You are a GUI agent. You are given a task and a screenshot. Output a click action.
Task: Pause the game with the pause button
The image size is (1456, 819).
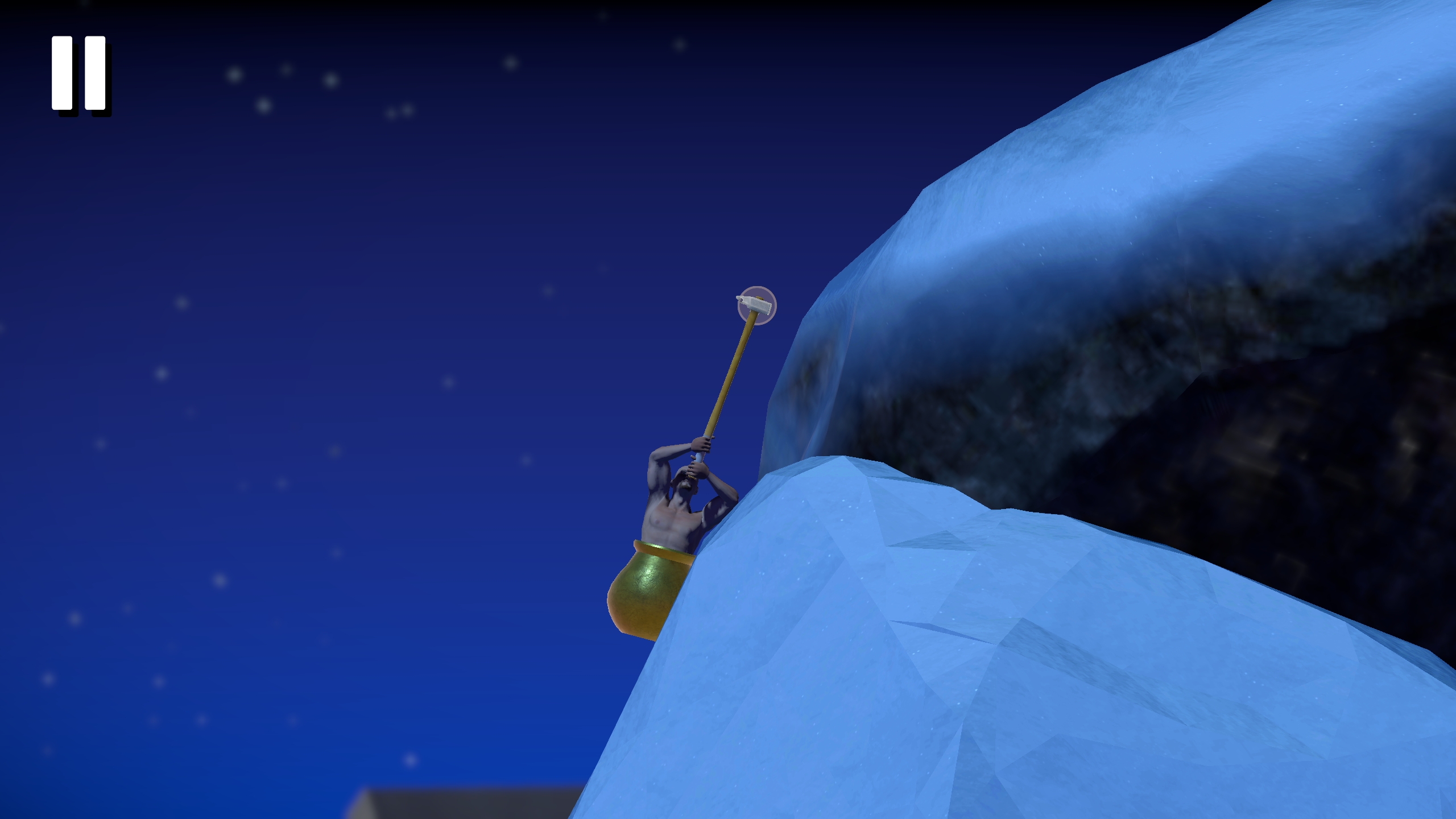pyautogui.click(x=79, y=73)
